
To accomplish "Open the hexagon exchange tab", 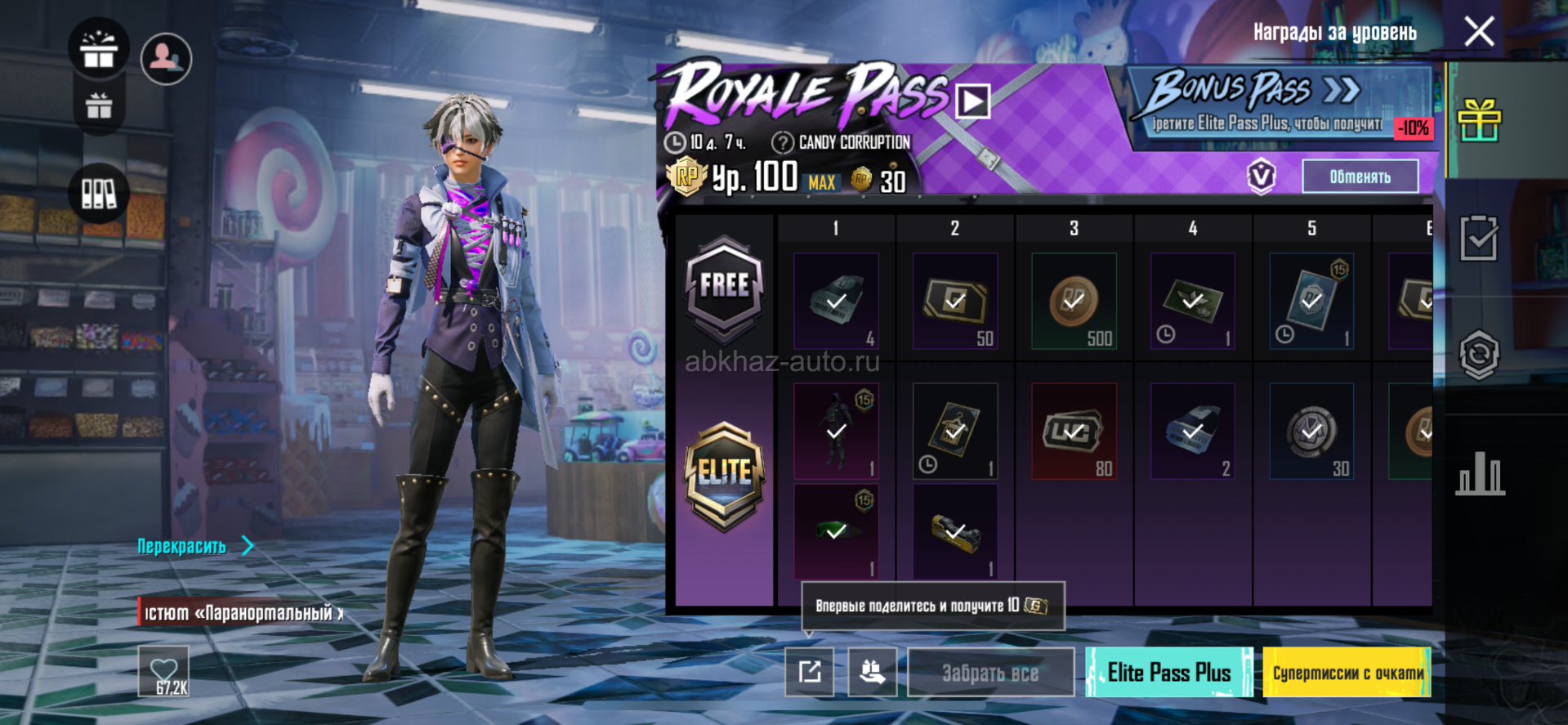I will (x=1479, y=355).
